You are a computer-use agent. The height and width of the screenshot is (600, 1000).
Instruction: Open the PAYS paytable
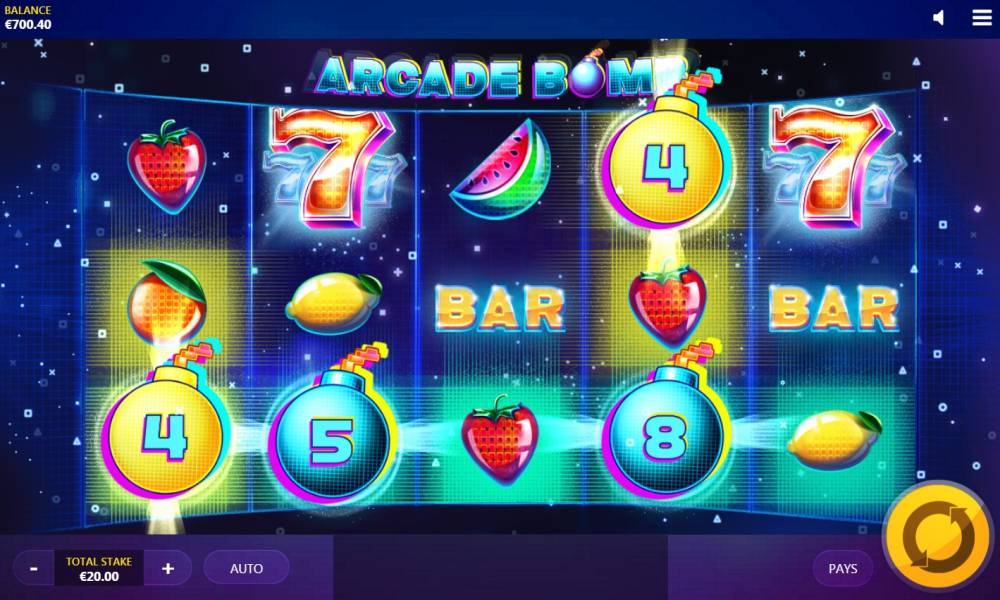tap(843, 568)
